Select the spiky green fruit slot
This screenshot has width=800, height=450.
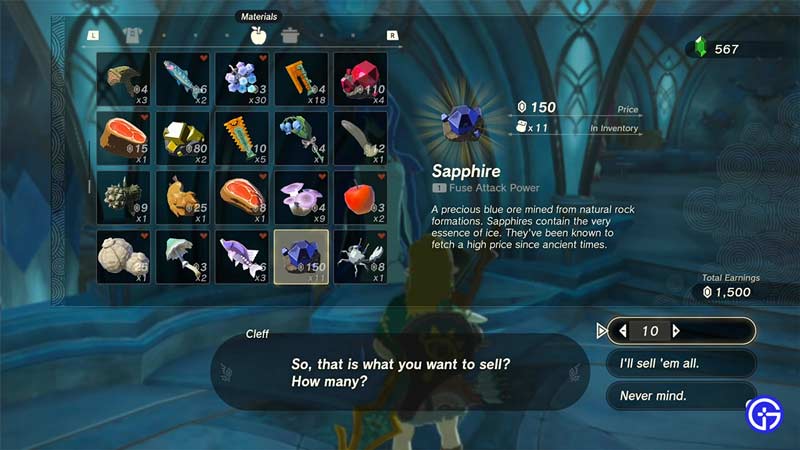point(123,198)
